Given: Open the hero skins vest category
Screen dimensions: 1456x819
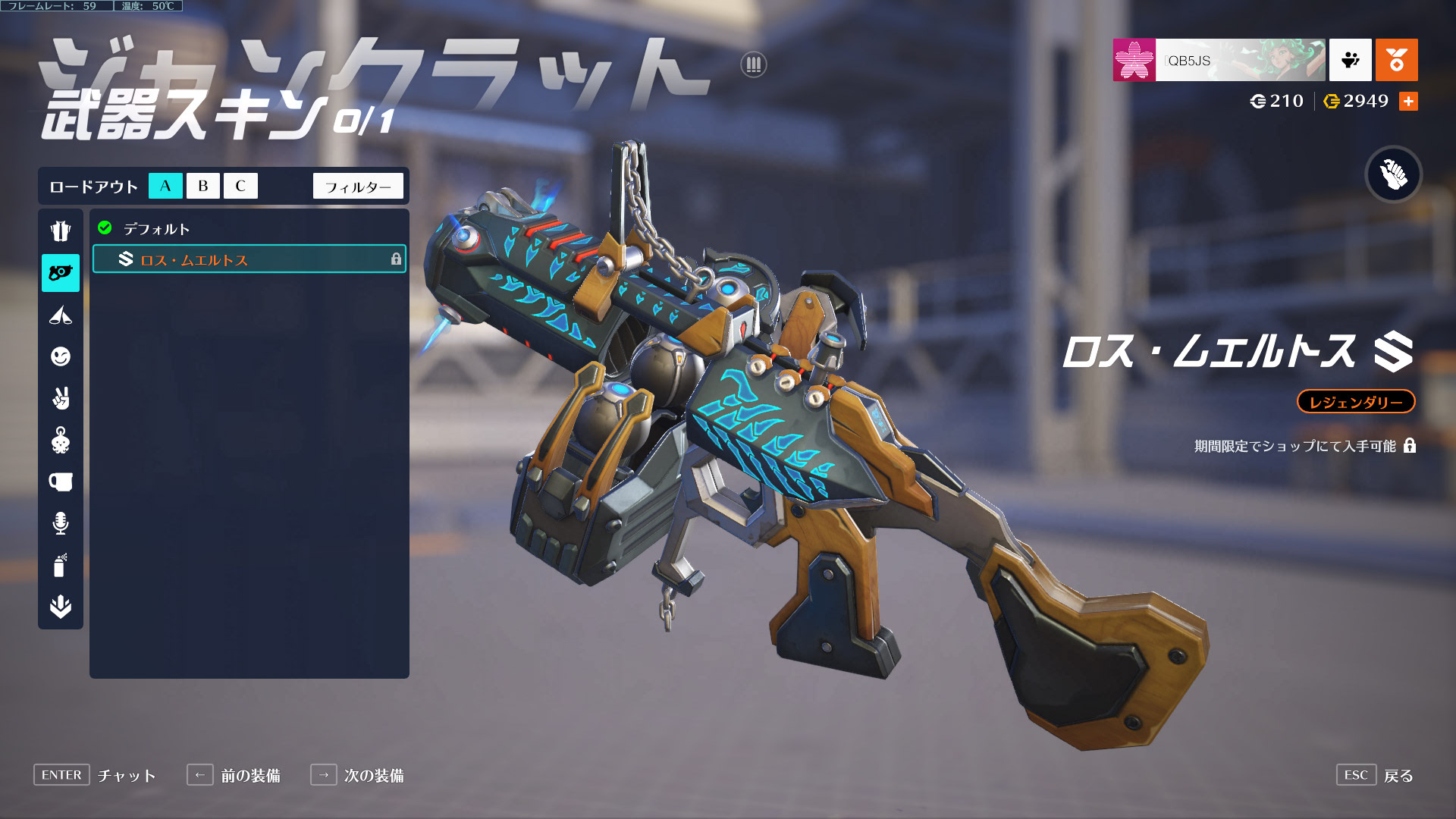Looking at the screenshot, I should [61, 231].
